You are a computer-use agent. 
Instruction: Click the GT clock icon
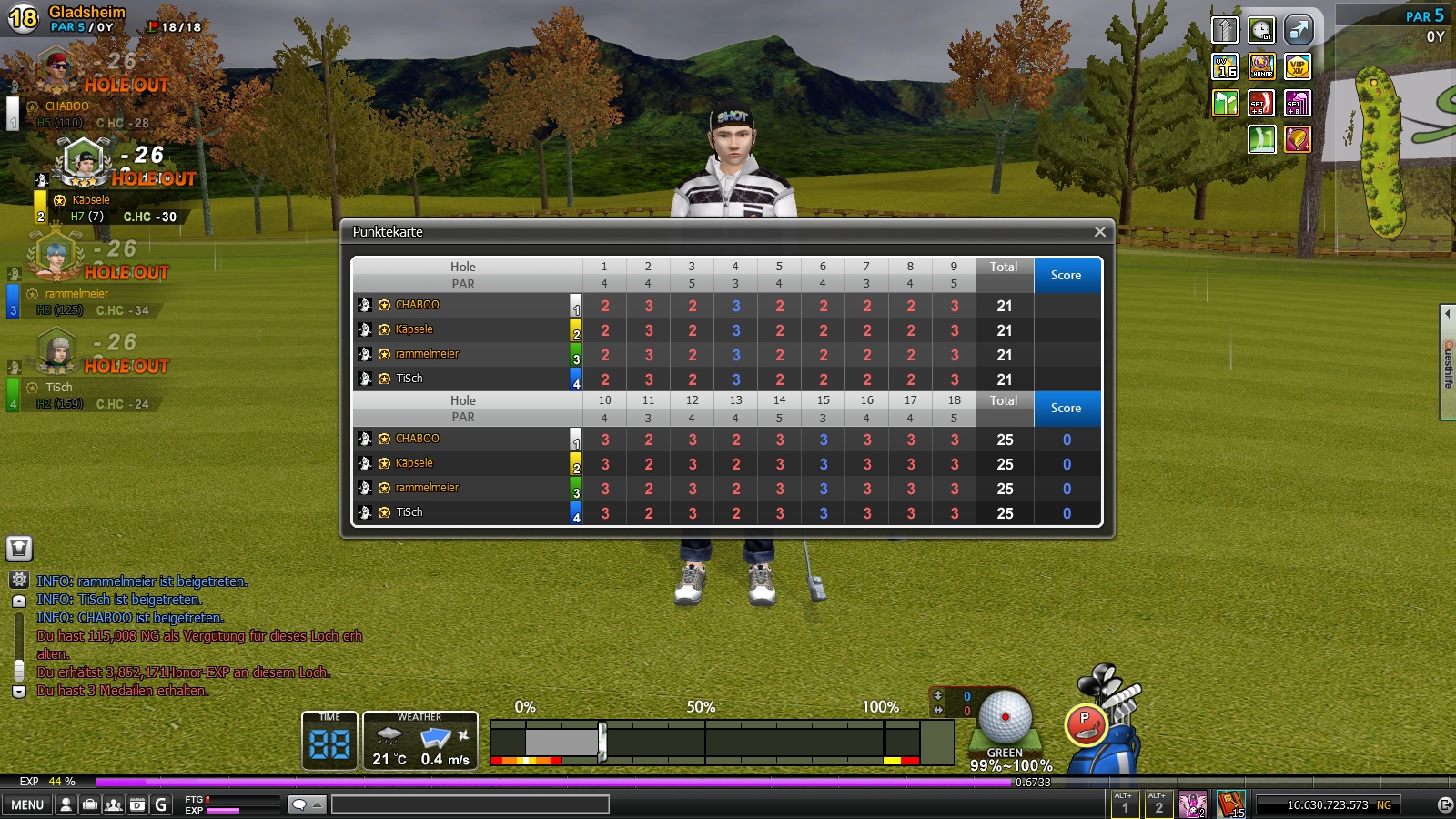tap(1261, 30)
